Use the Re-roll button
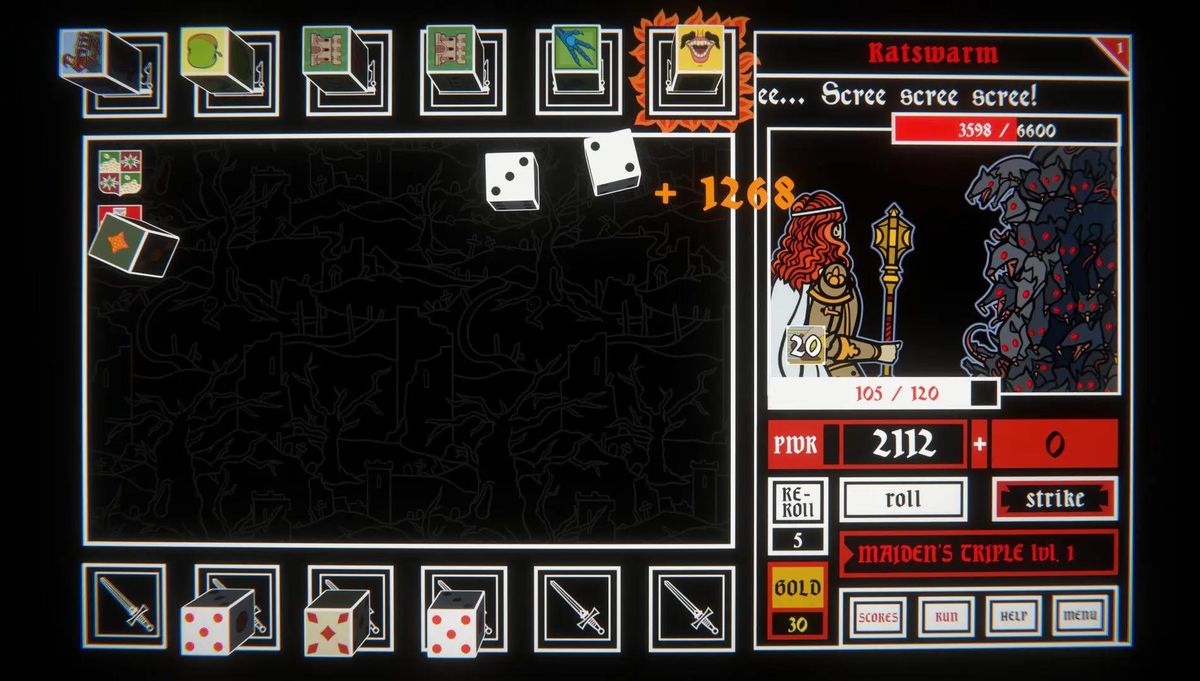The width and height of the screenshot is (1200, 681). pyautogui.click(x=797, y=500)
